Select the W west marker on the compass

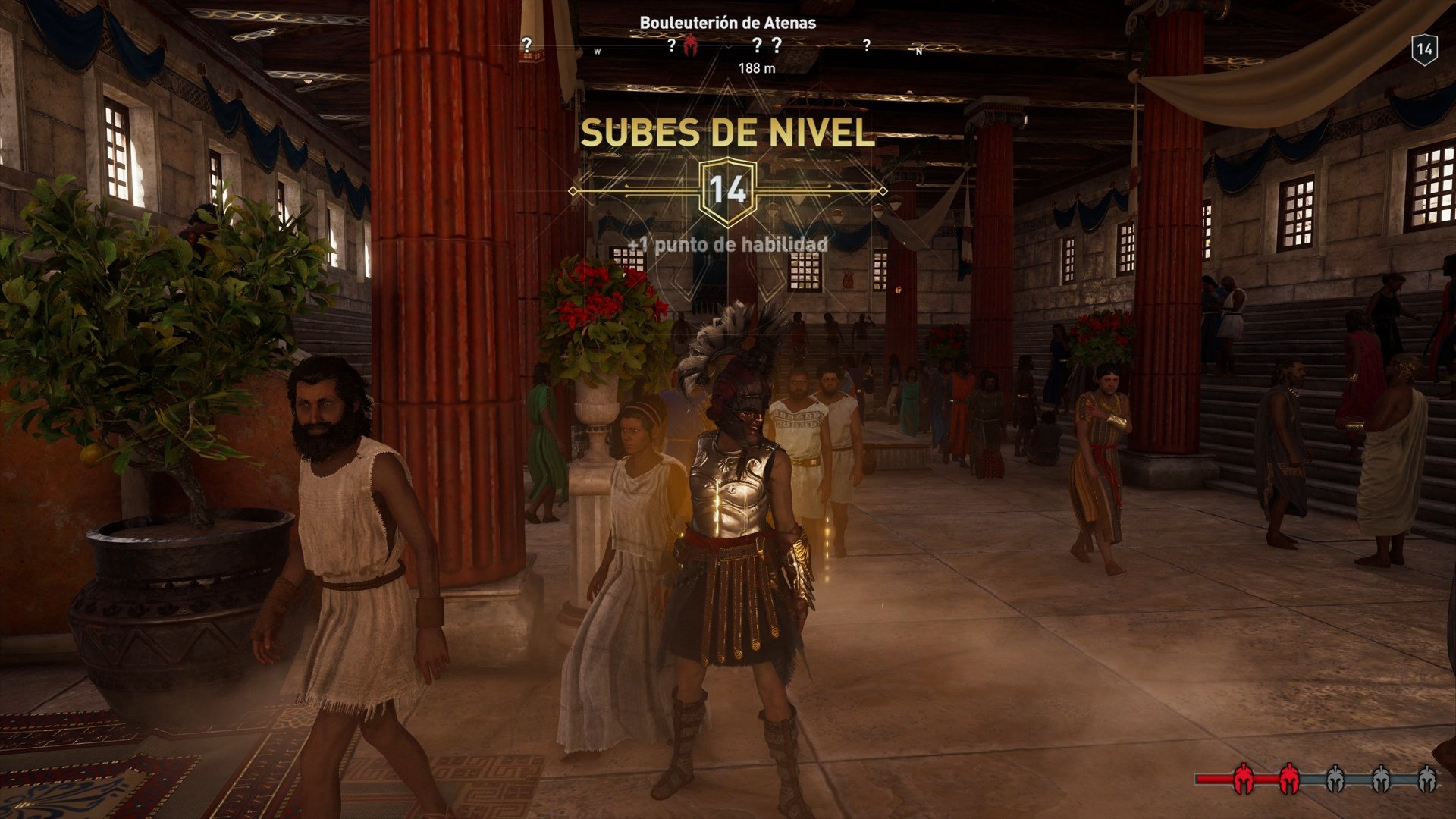pyautogui.click(x=597, y=49)
